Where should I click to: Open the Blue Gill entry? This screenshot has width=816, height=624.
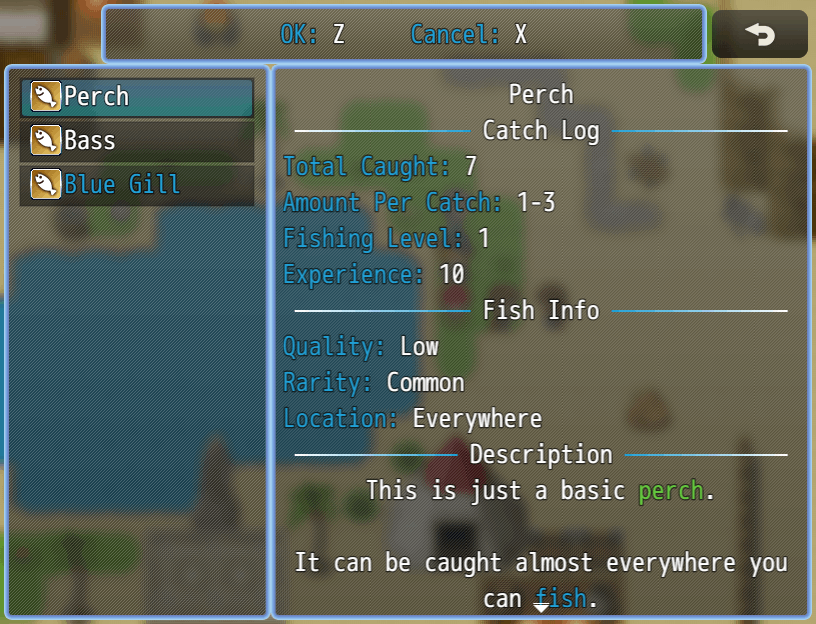[137, 185]
